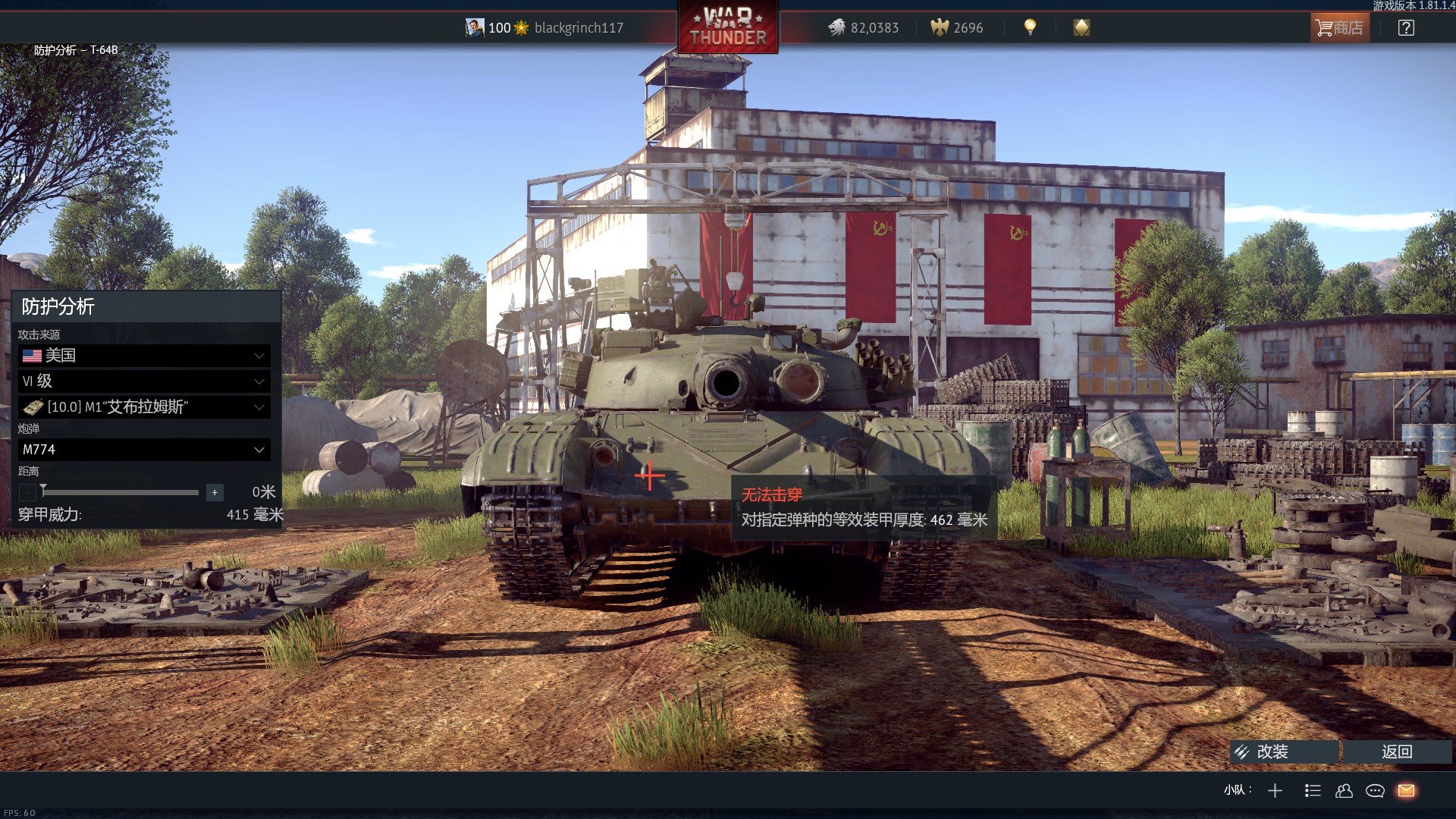Image resolution: width=1456 pixels, height=819 pixels.
Task: Add a squad member with plus icon
Action: (1275, 791)
